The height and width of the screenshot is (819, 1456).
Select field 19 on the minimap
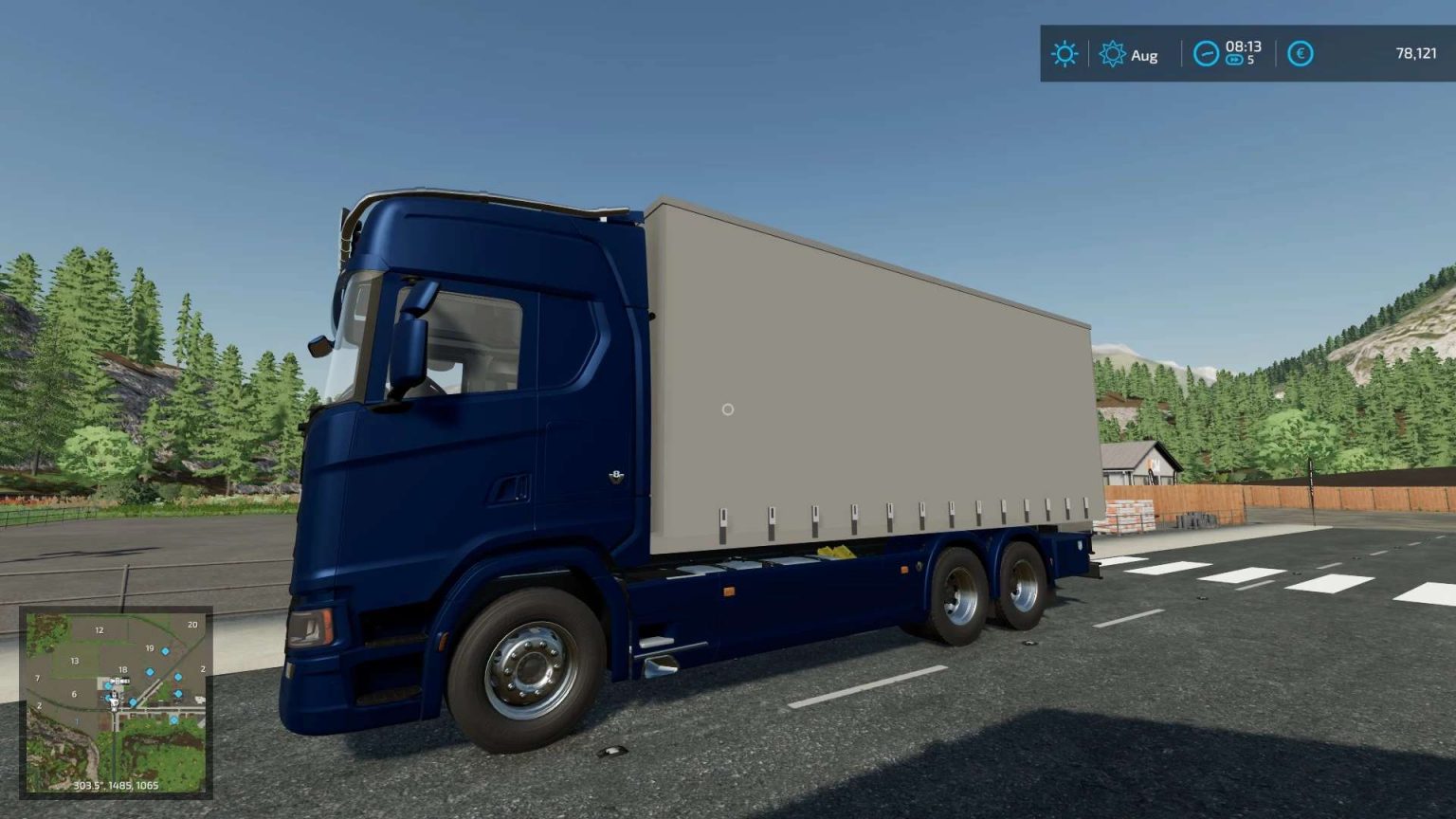coord(150,648)
